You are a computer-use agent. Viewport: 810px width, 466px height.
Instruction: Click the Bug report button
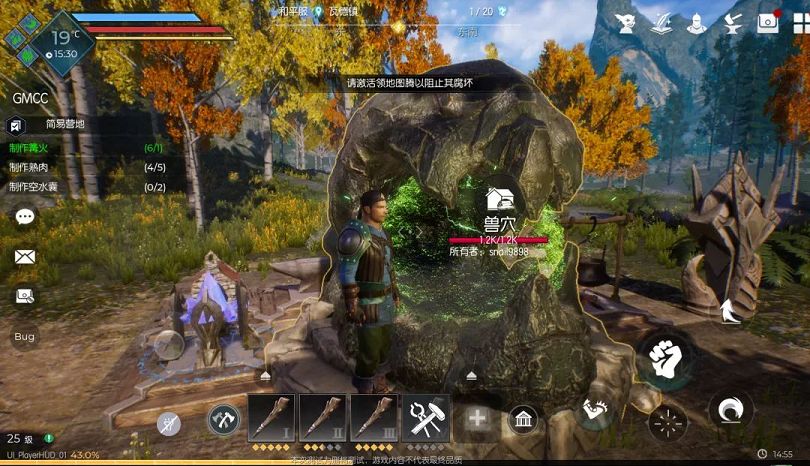(24, 337)
